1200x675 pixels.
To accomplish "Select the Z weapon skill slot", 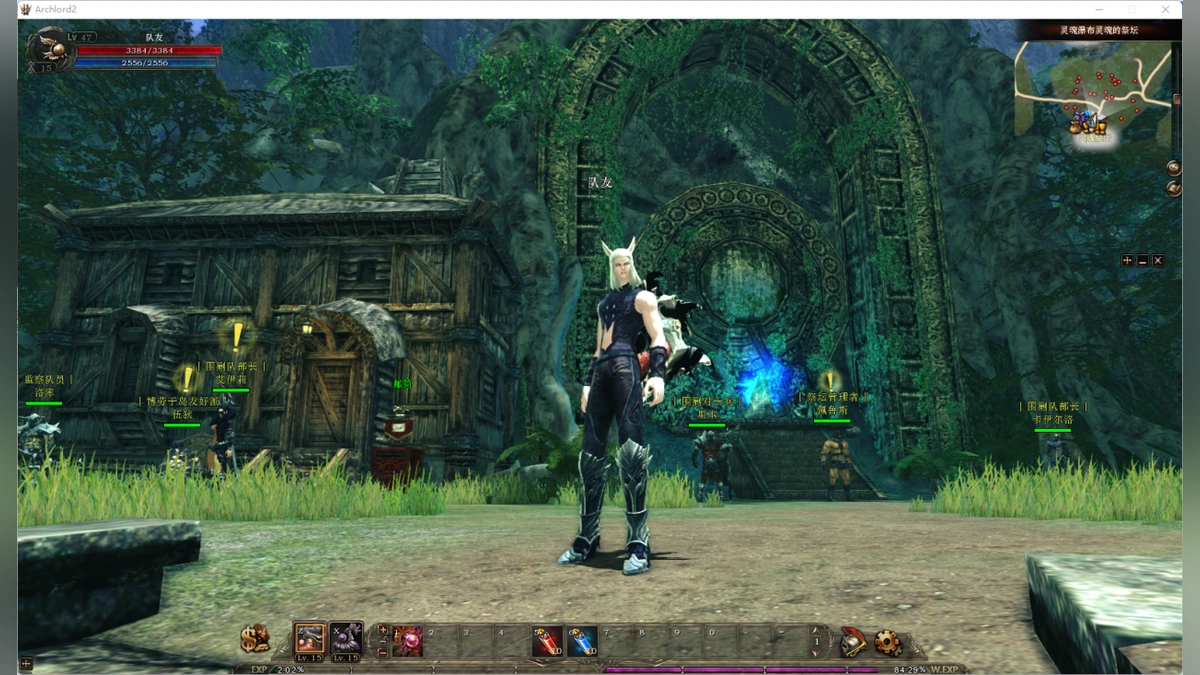I will click(309, 638).
